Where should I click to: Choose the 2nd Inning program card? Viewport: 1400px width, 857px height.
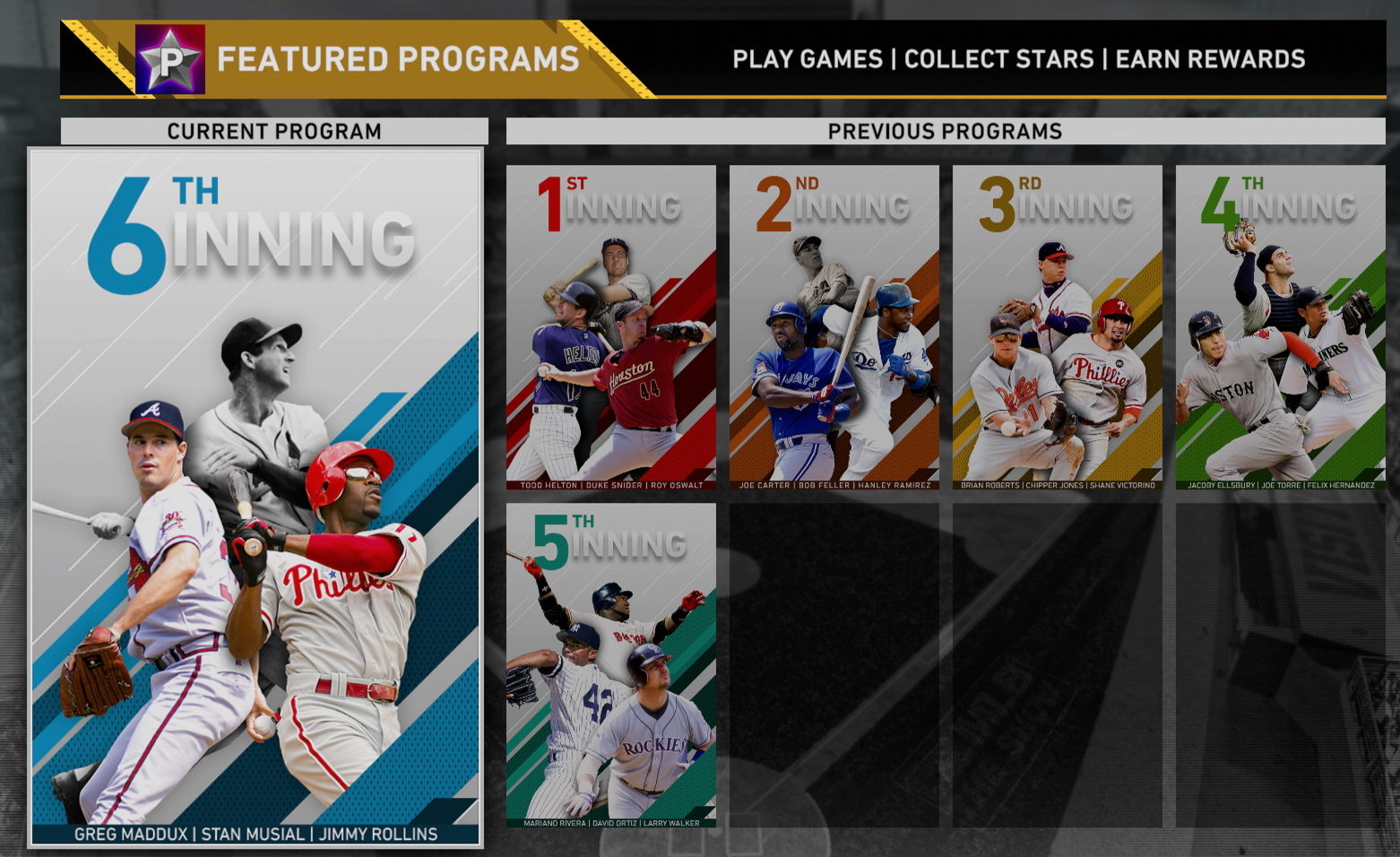point(834,327)
